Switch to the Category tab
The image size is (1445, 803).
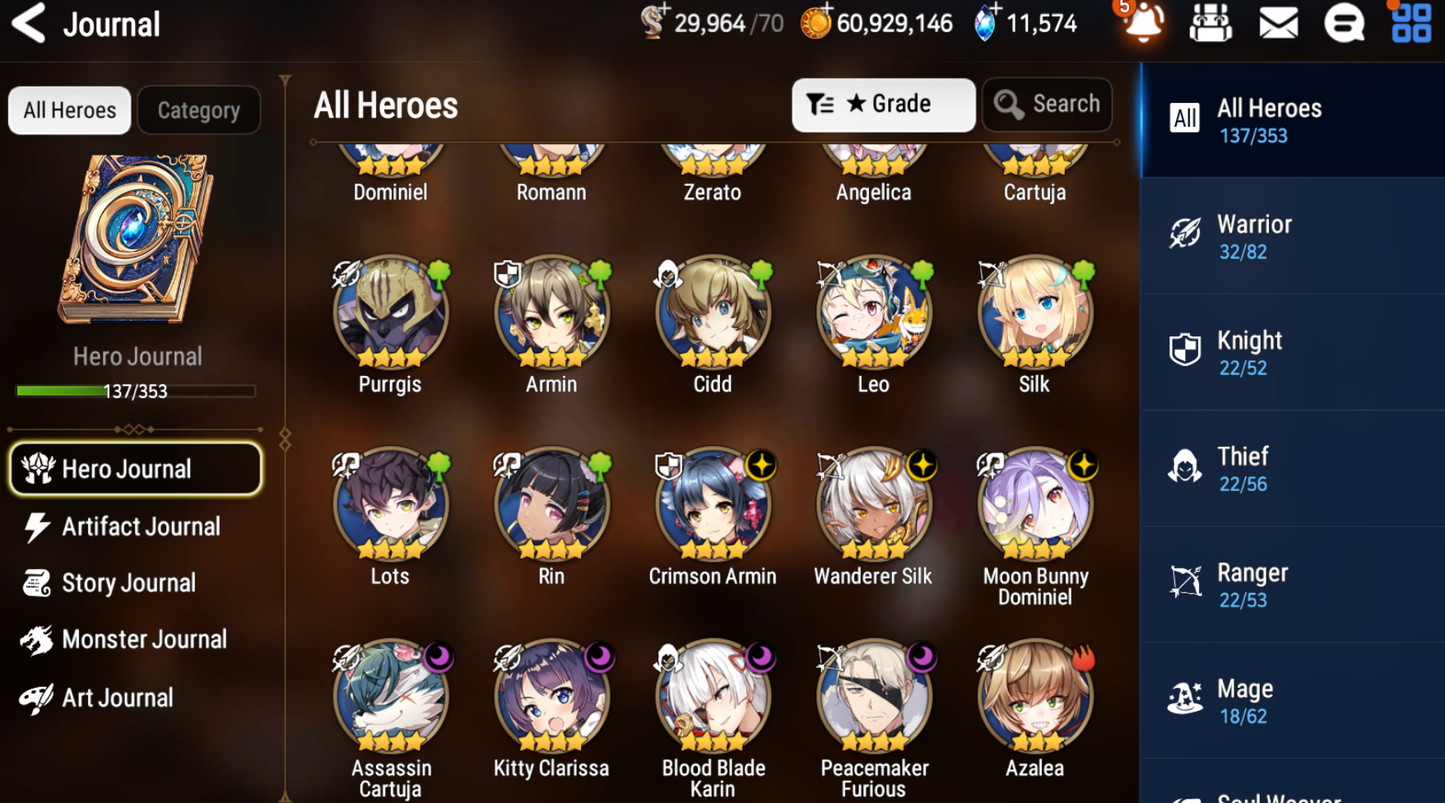coord(198,110)
